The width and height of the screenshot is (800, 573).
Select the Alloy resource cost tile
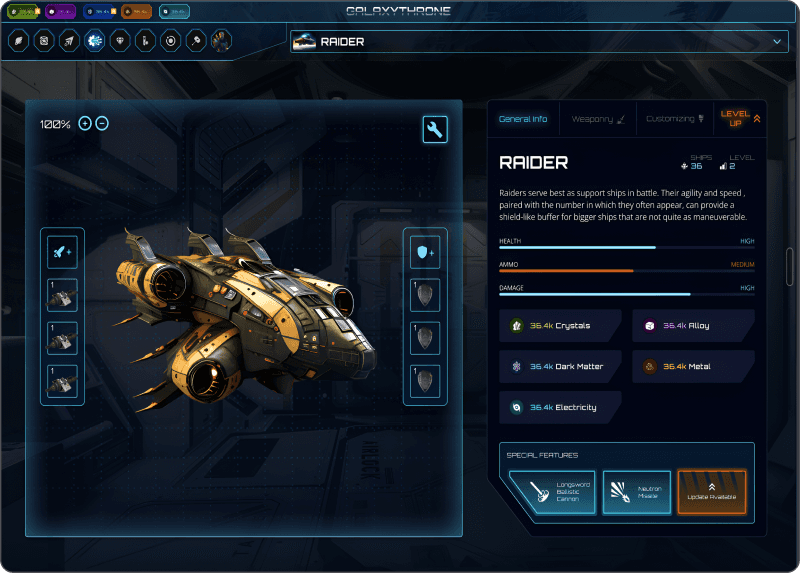(x=693, y=326)
